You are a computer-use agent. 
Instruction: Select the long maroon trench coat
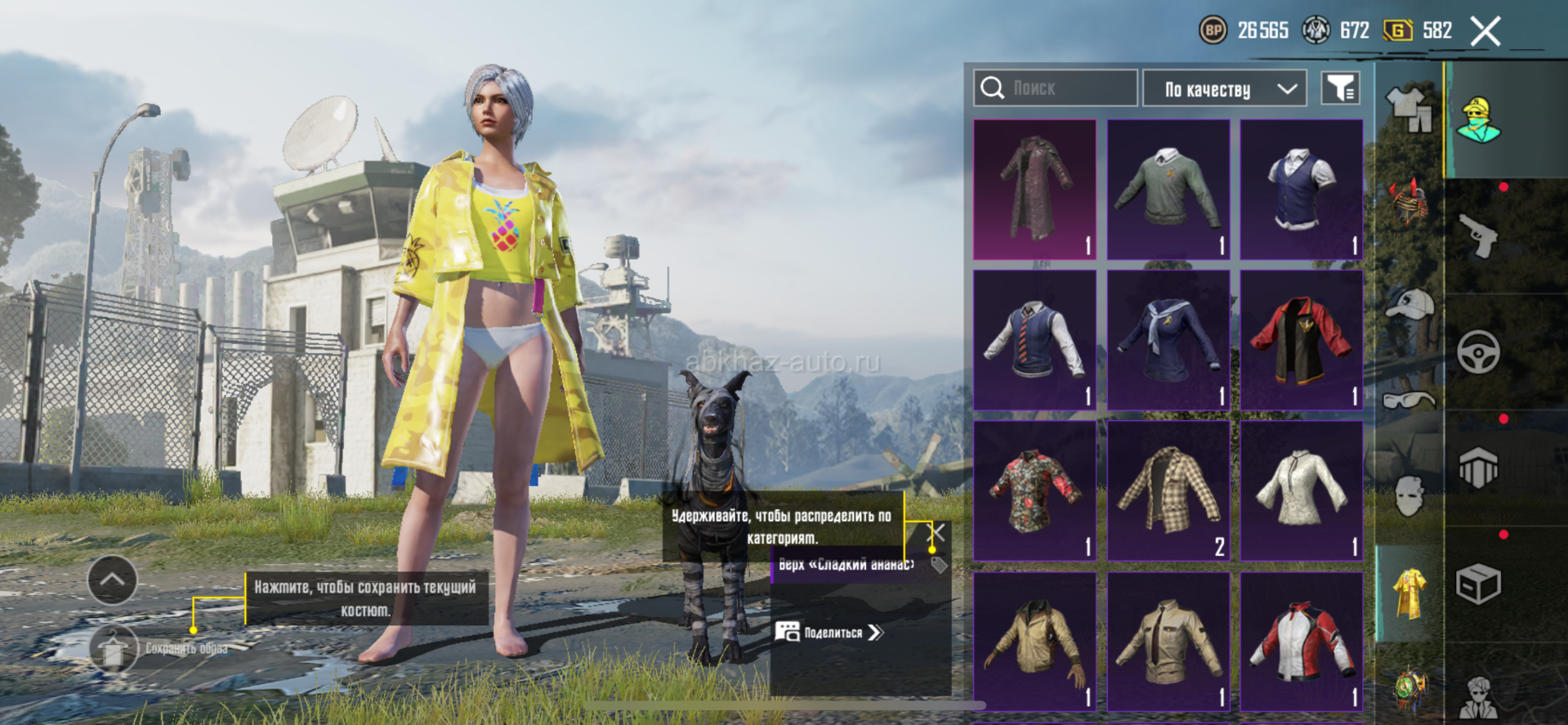[x=1034, y=190]
